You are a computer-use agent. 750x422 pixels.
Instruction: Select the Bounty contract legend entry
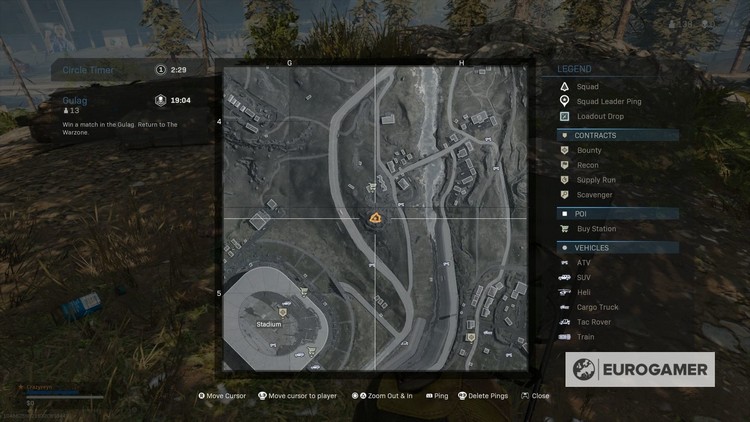[589, 150]
